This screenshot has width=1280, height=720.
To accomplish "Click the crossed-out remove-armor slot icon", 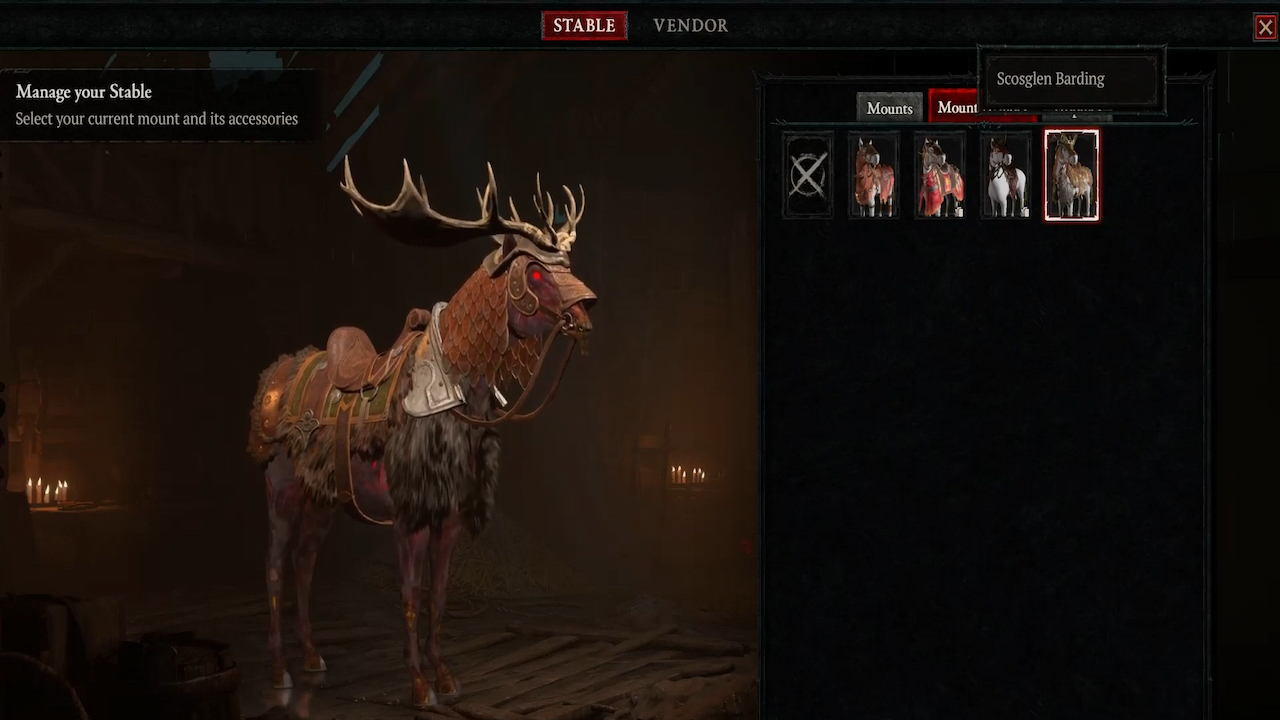I will (x=807, y=173).
